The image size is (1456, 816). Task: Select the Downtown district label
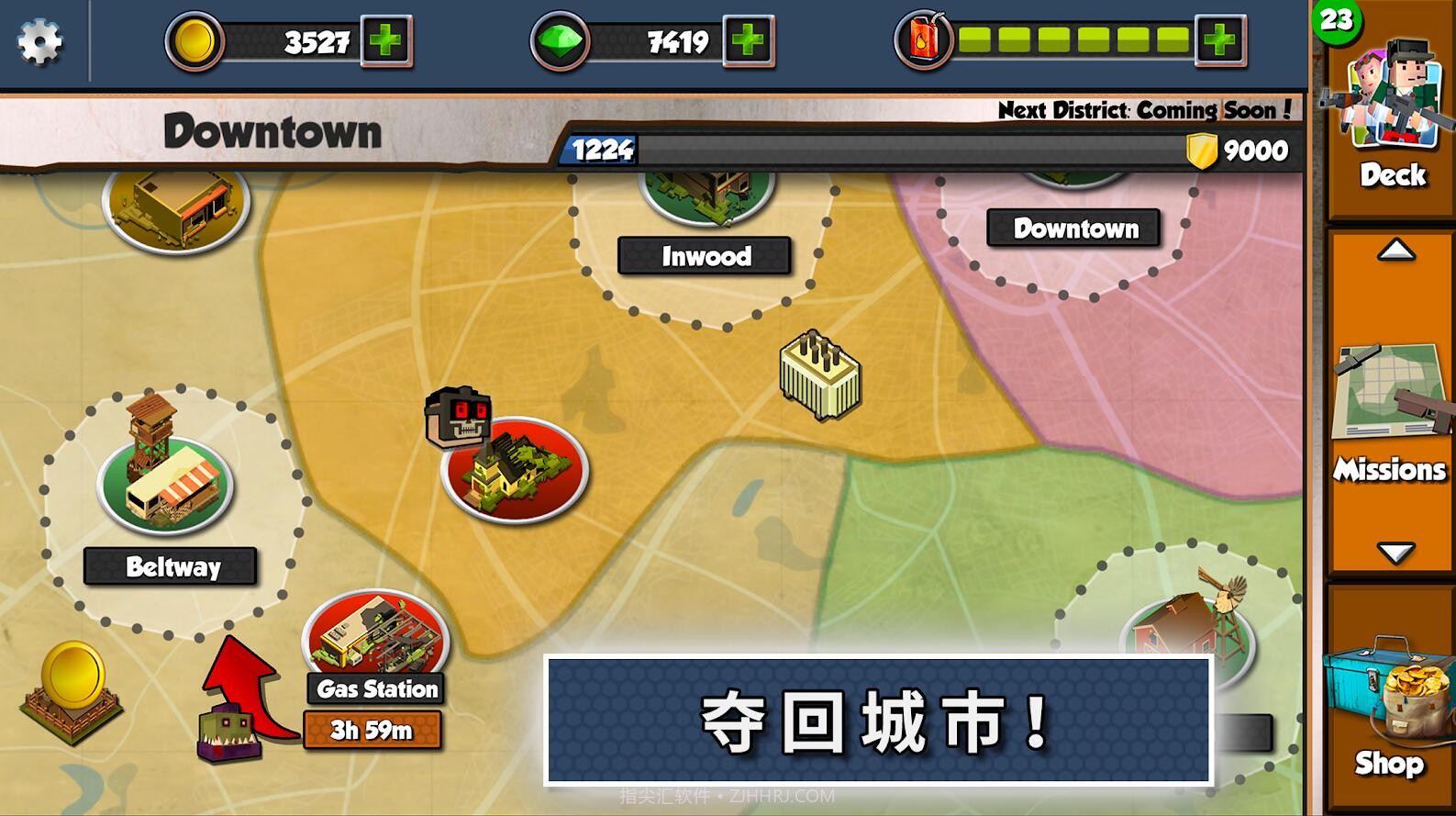pyautogui.click(x=1075, y=229)
